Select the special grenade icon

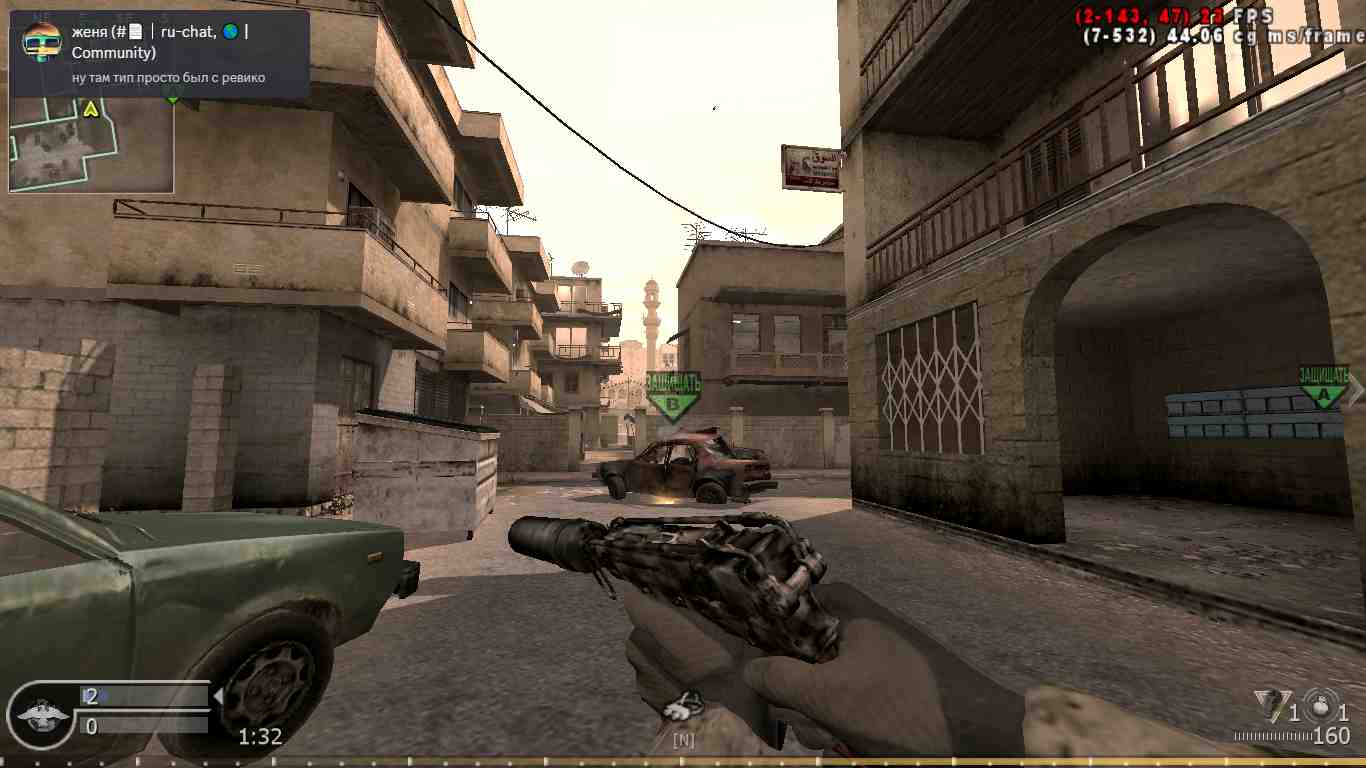1270,702
